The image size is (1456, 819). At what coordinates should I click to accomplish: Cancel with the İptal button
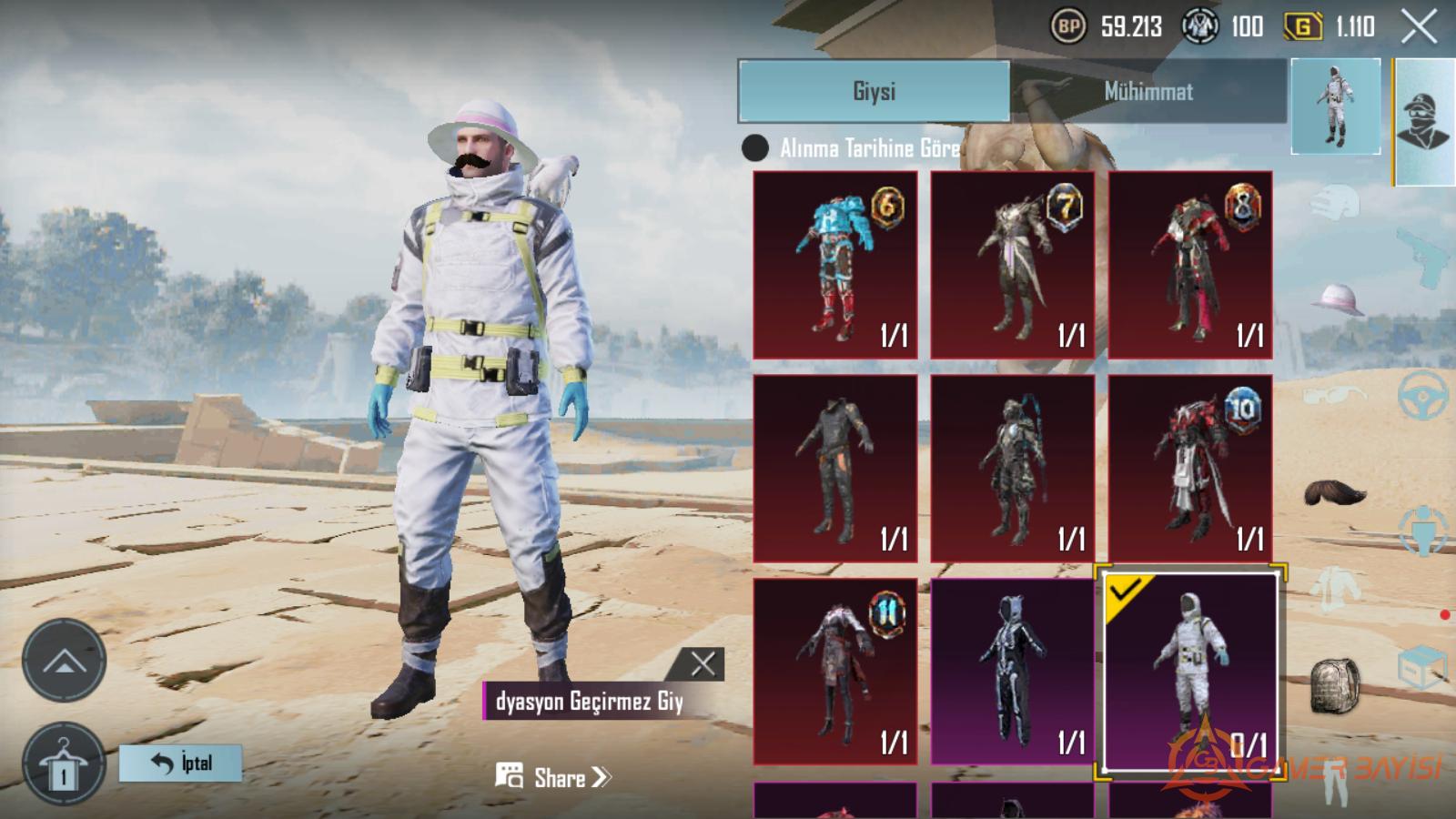coord(181,763)
